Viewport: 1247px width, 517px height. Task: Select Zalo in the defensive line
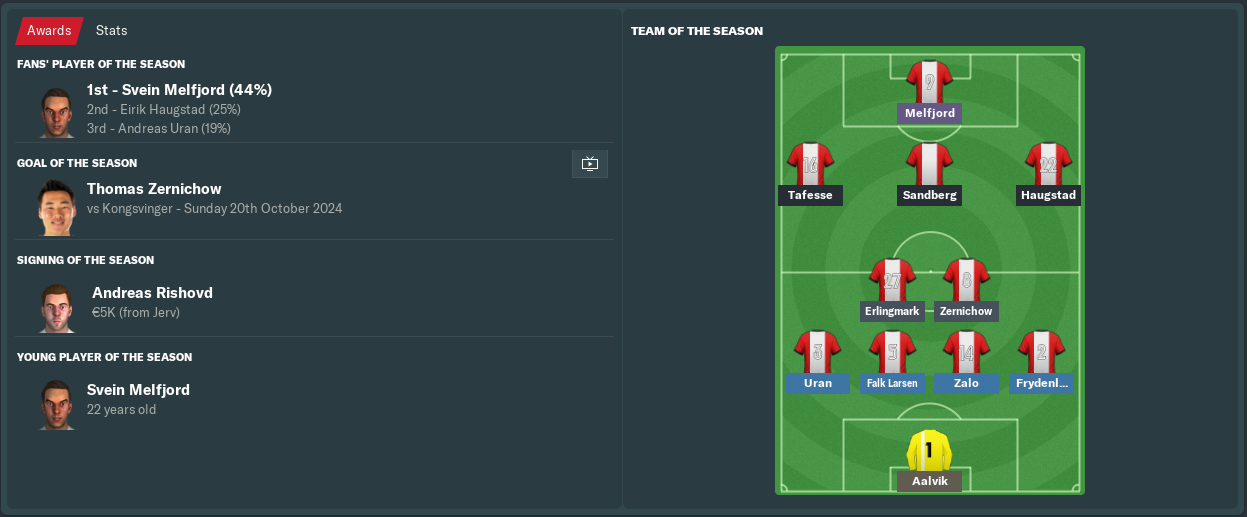click(966, 383)
